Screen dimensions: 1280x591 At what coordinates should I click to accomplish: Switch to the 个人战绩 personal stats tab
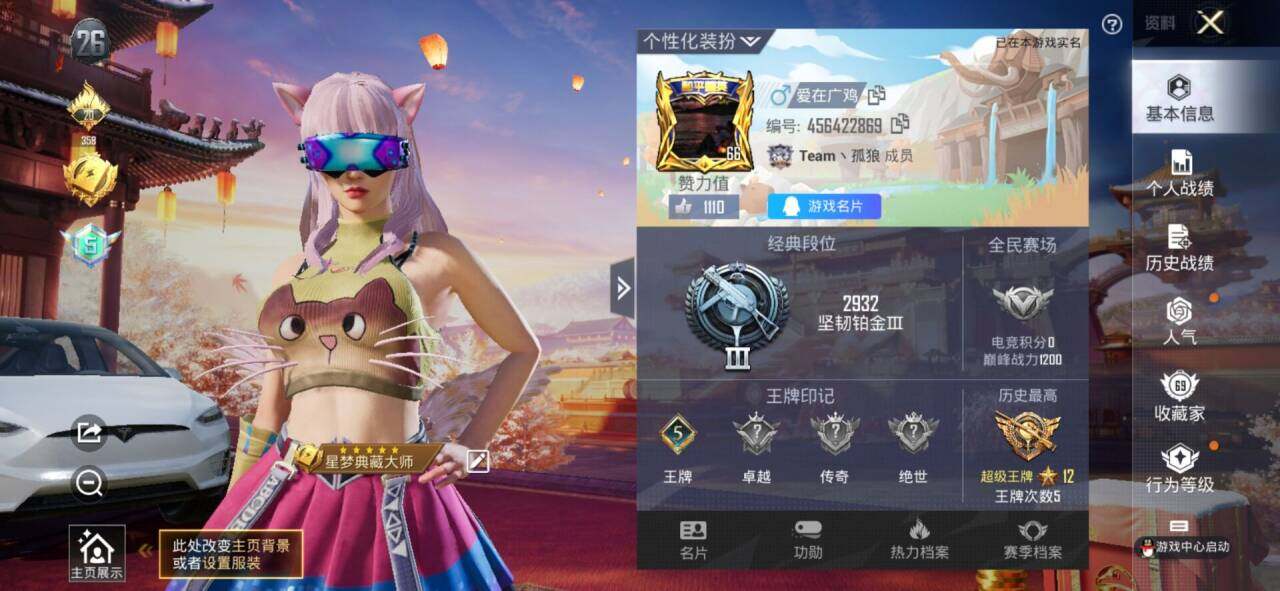point(1180,173)
